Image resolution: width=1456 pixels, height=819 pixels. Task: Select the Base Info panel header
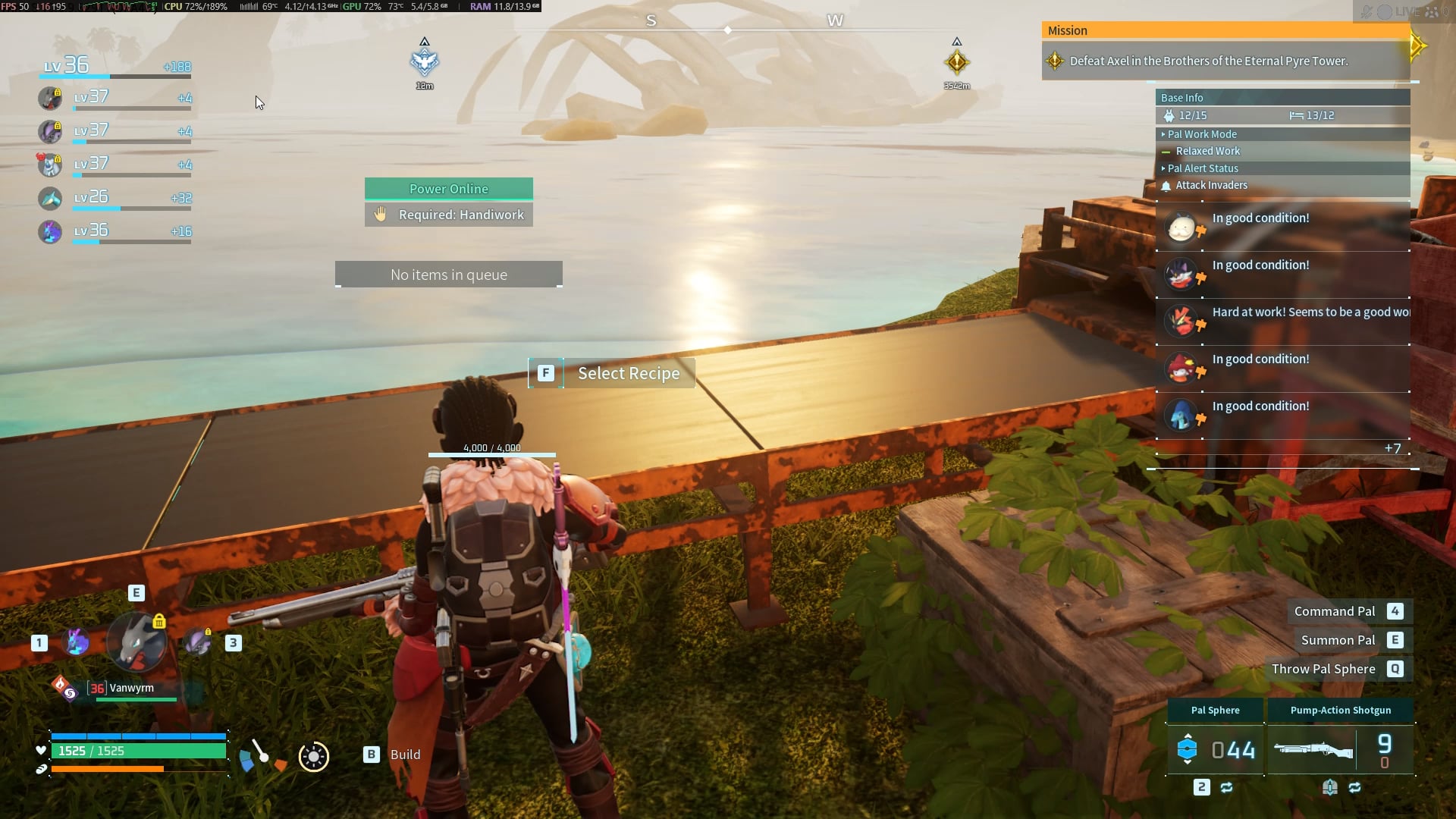click(1282, 98)
